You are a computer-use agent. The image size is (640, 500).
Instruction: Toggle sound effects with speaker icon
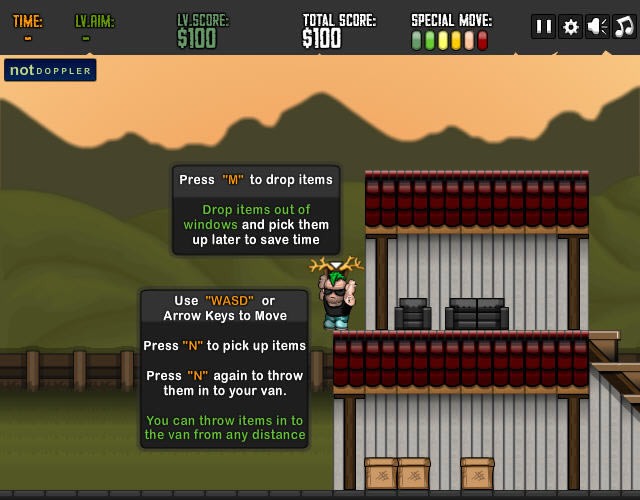tap(597, 27)
